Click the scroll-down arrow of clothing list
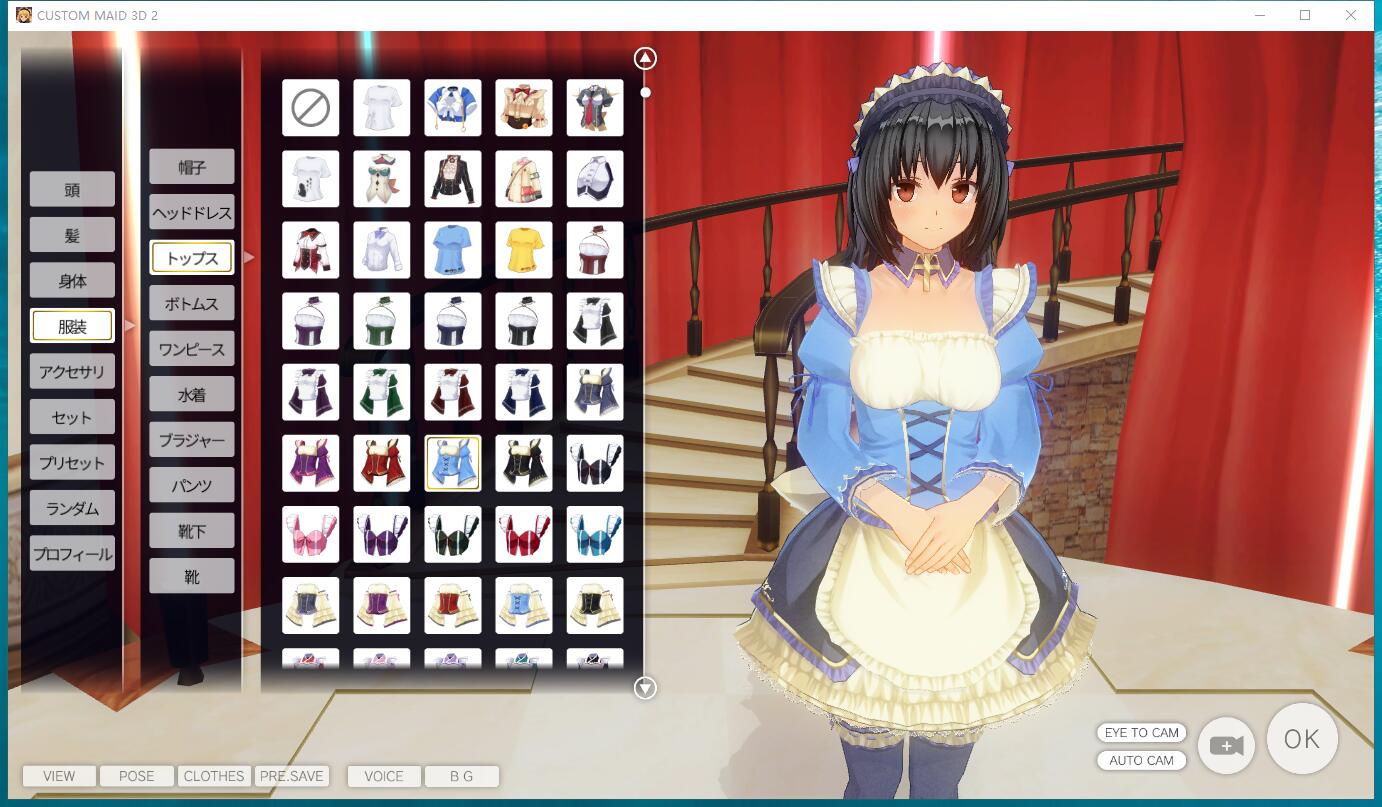Viewport: 1382px width, 807px height. pos(645,688)
